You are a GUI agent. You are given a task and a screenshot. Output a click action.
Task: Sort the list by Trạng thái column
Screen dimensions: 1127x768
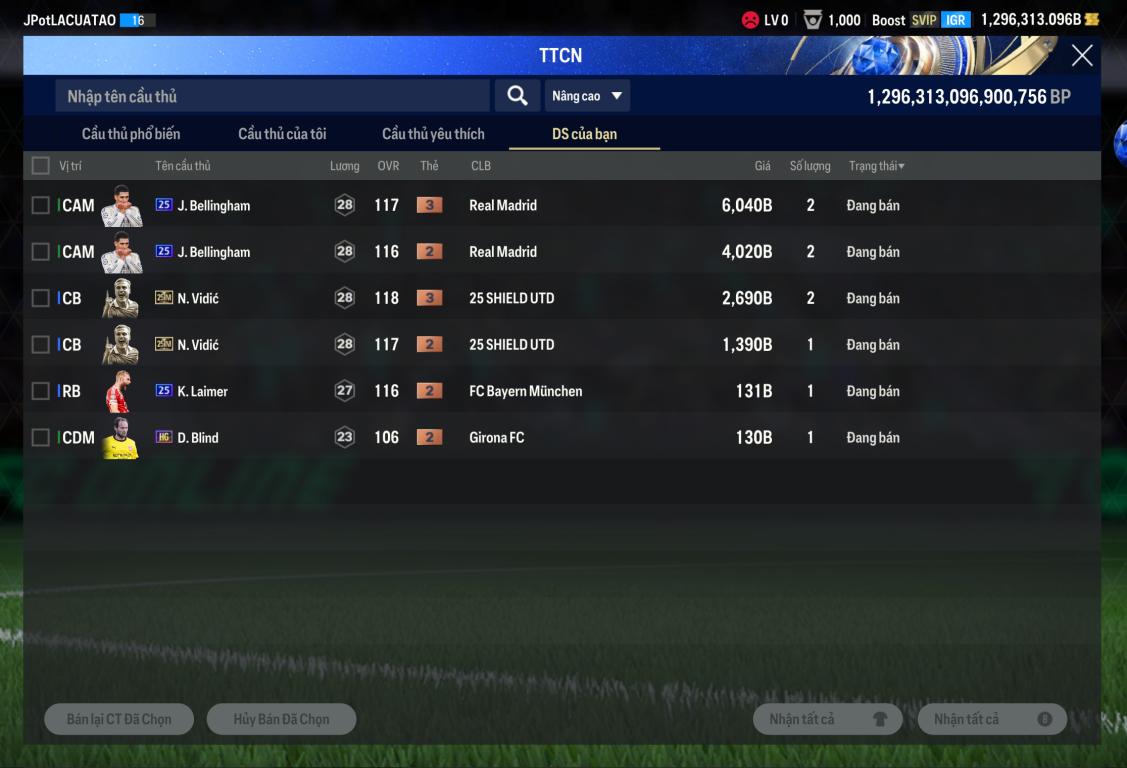876,166
